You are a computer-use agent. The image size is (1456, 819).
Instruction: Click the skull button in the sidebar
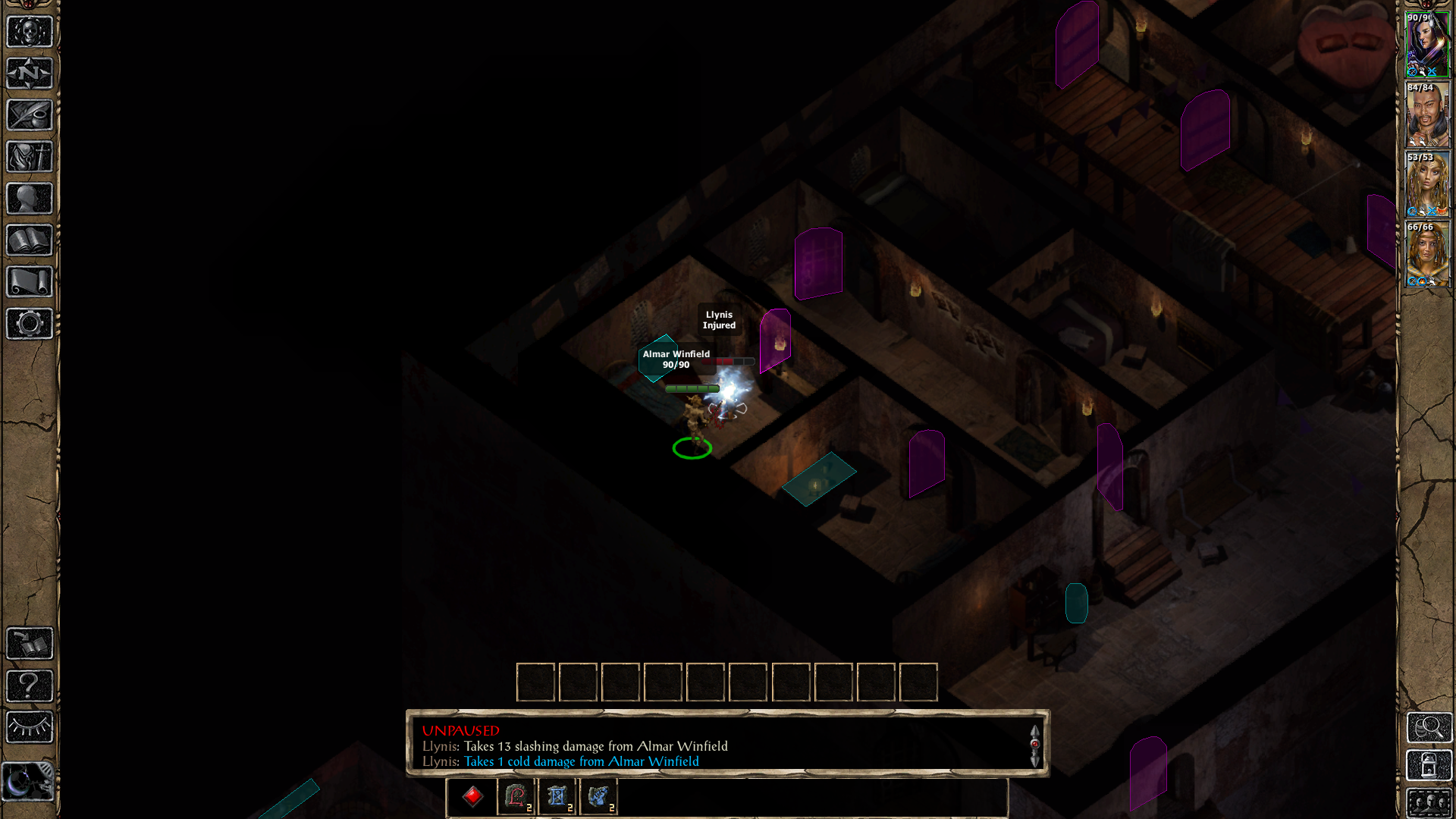(x=30, y=32)
